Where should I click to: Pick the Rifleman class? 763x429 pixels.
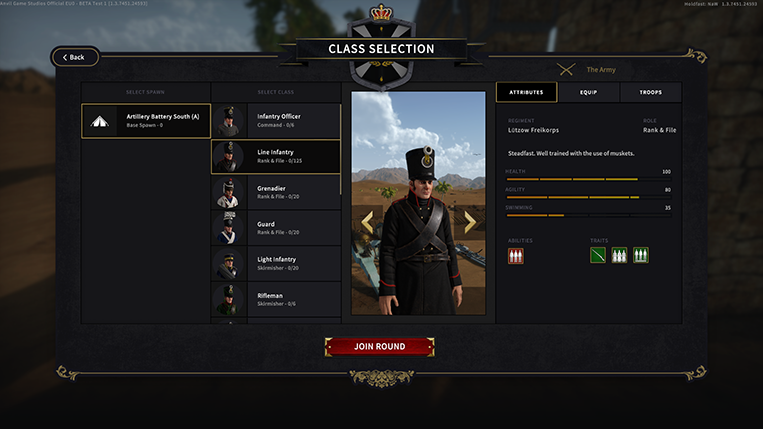[x=275, y=299]
